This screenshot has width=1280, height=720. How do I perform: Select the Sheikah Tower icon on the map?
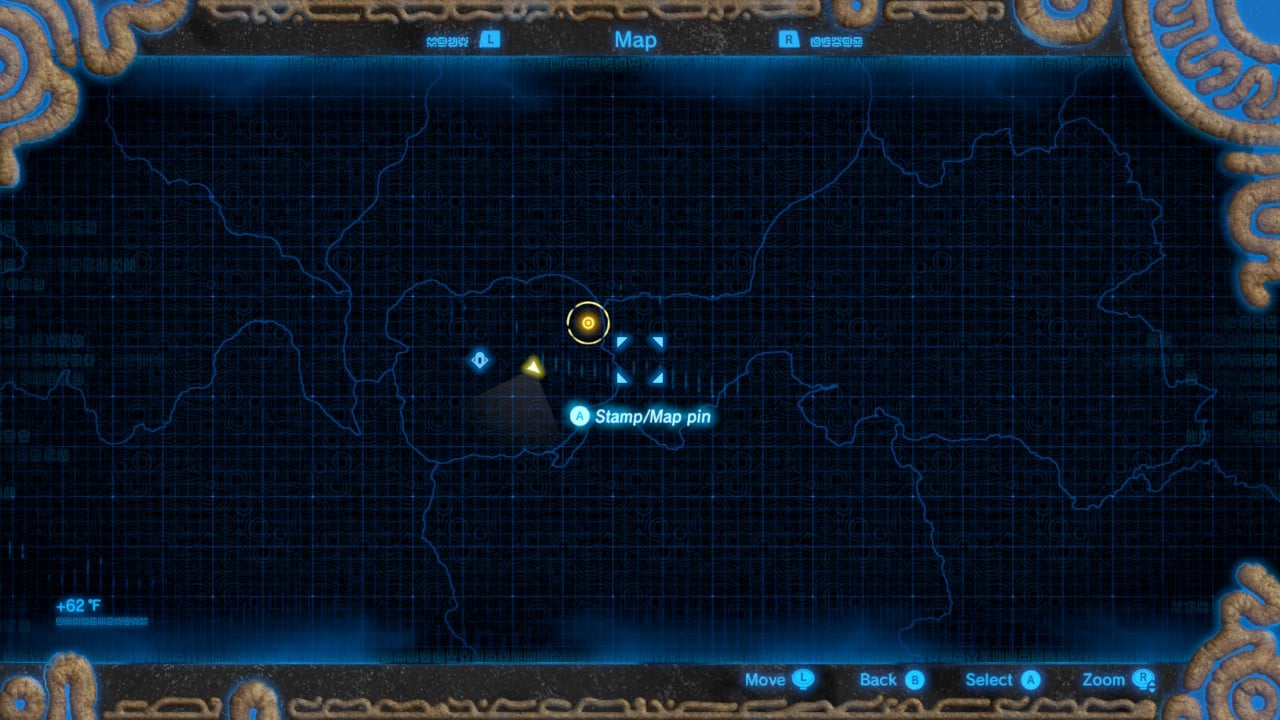coord(479,359)
